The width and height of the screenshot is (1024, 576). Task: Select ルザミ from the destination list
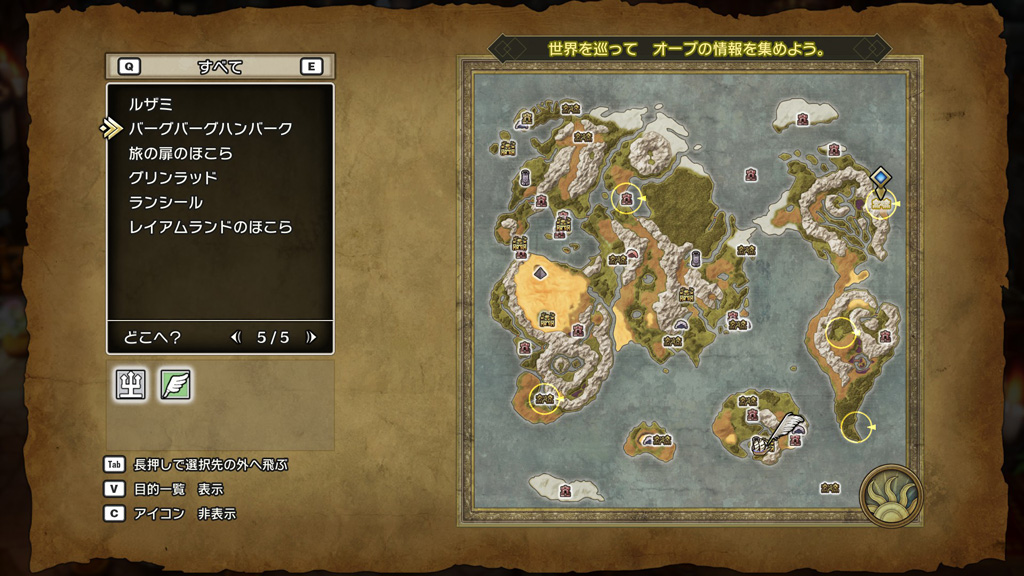[151, 103]
